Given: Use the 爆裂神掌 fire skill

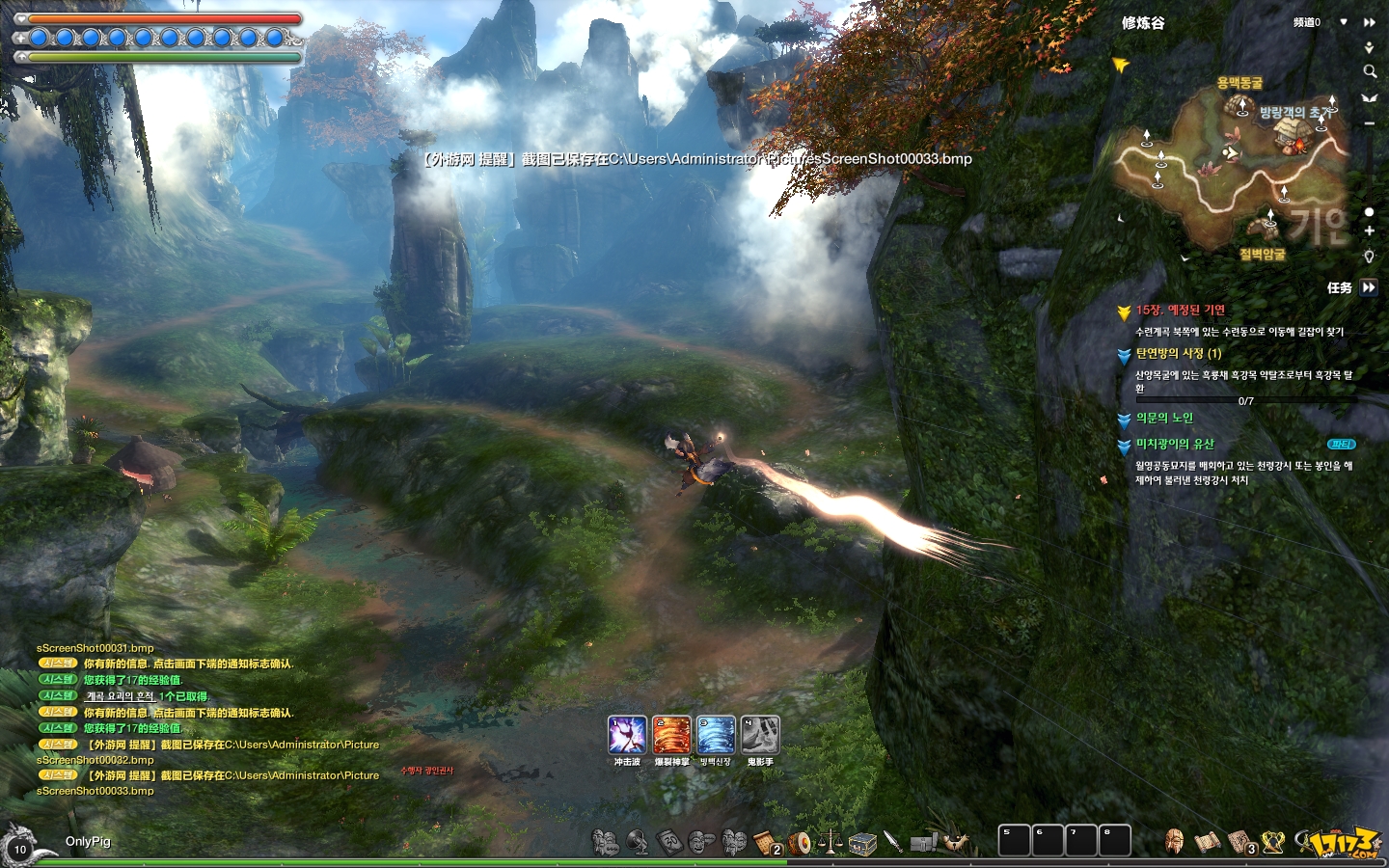Looking at the screenshot, I should pos(671,735).
